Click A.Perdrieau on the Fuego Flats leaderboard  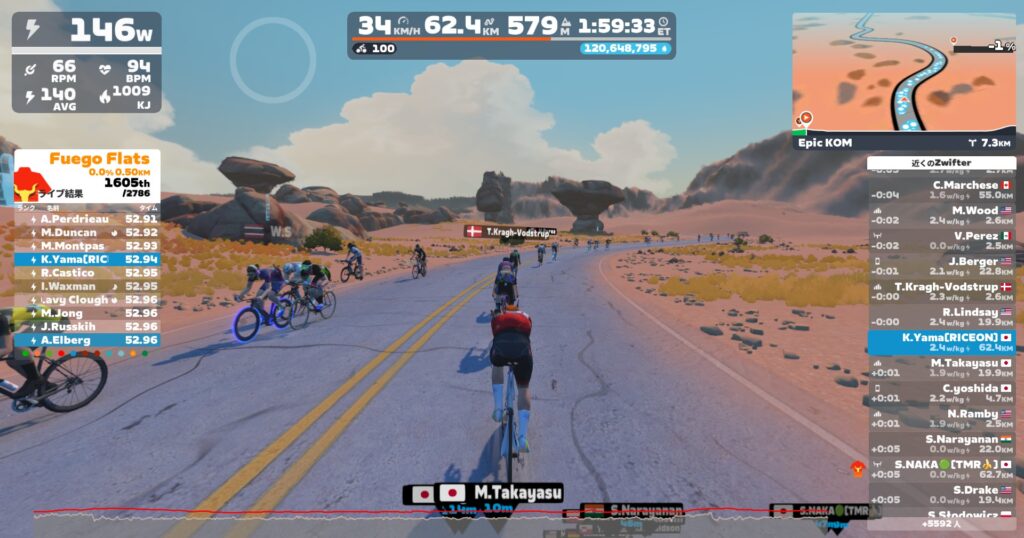(x=87, y=218)
